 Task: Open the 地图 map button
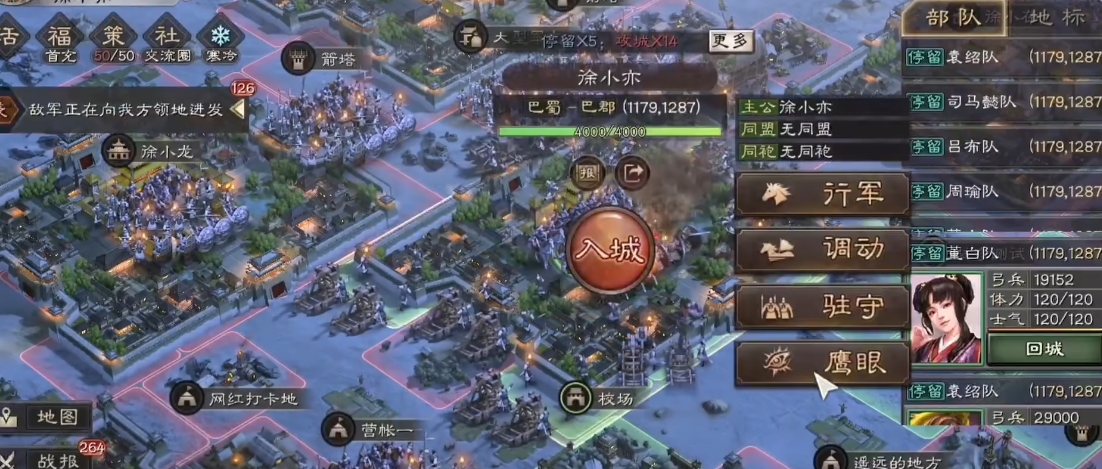pos(47,417)
